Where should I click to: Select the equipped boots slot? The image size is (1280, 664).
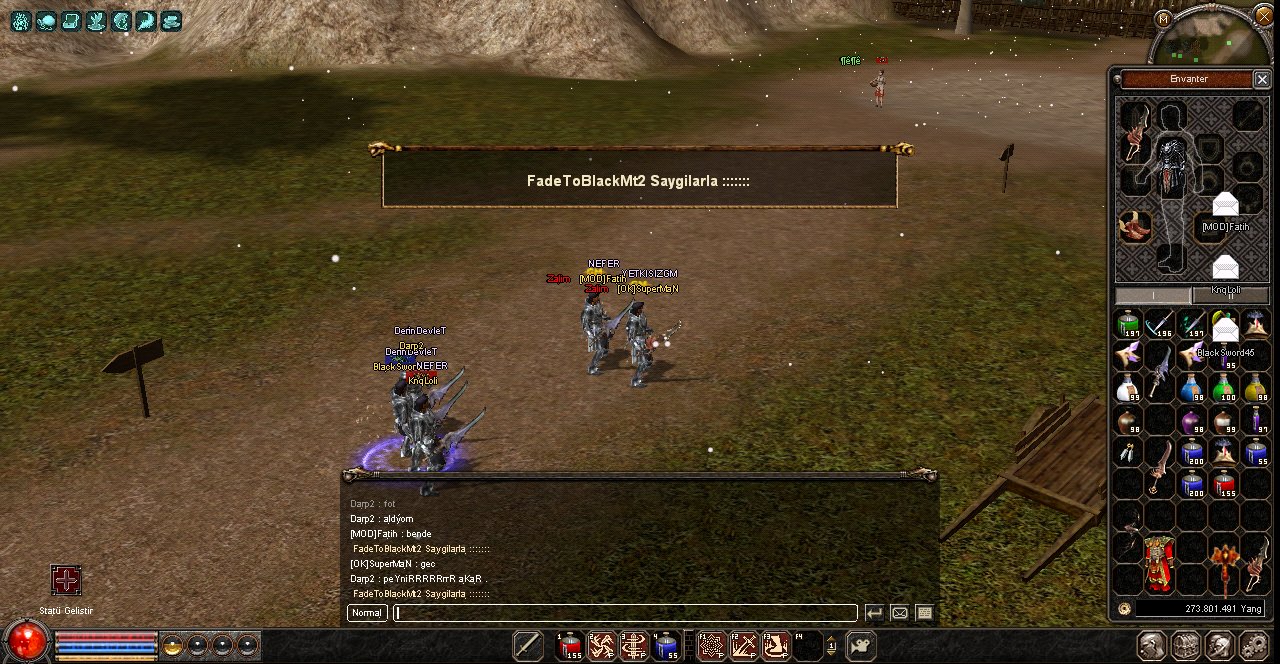pos(1134,226)
